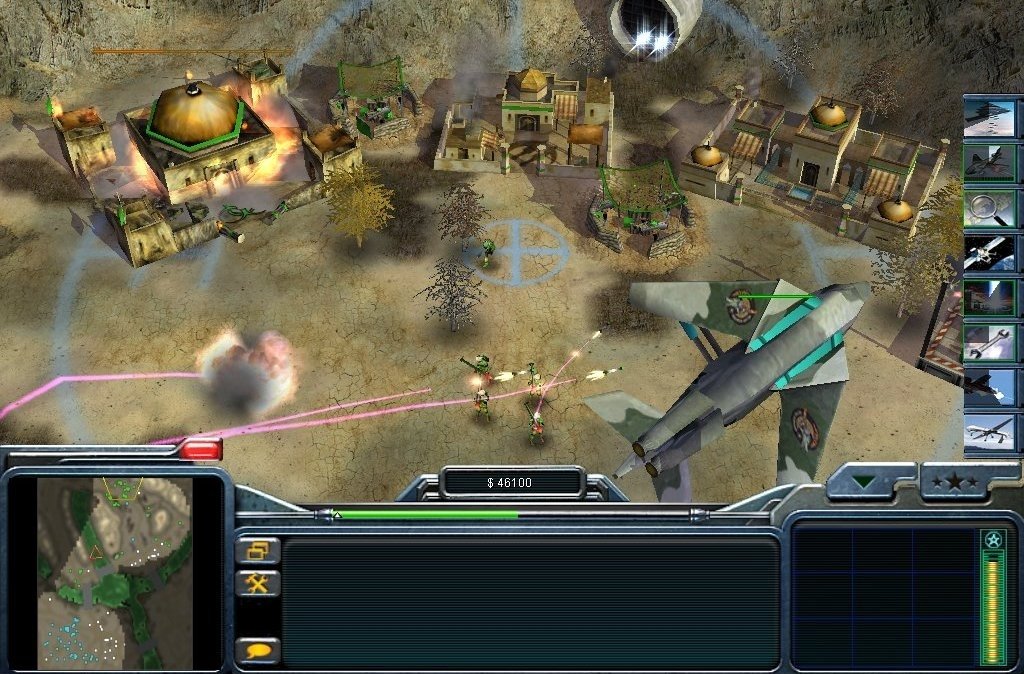Open the three-star Generals powers menu

pyautogui.click(x=955, y=482)
